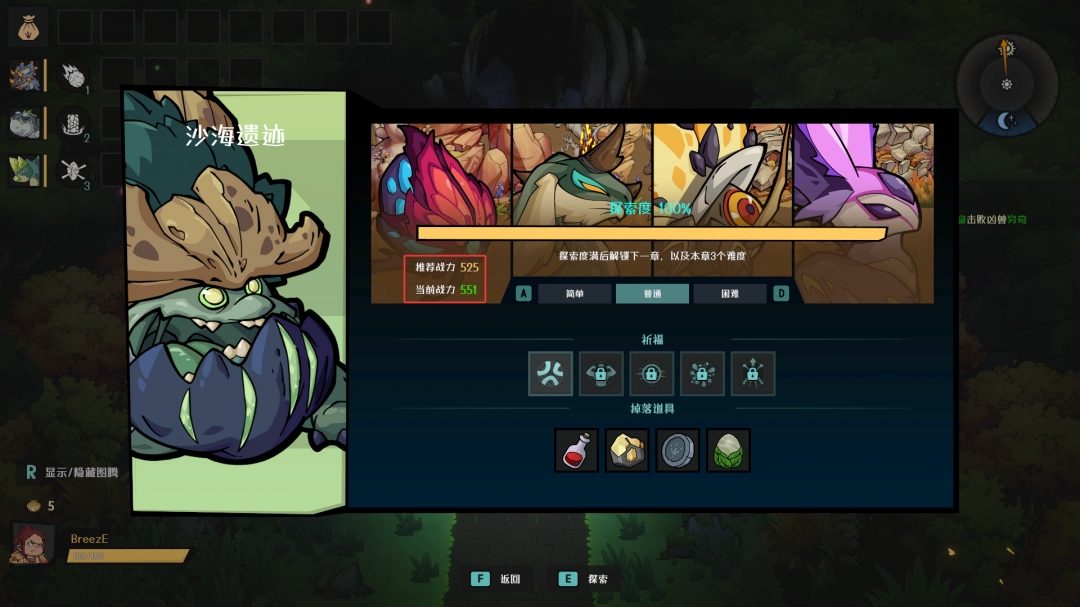The height and width of the screenshot is (607, 1080).
Task: Choose the 困难 hard difficulty tab
Action: click(x=730, y=294)
